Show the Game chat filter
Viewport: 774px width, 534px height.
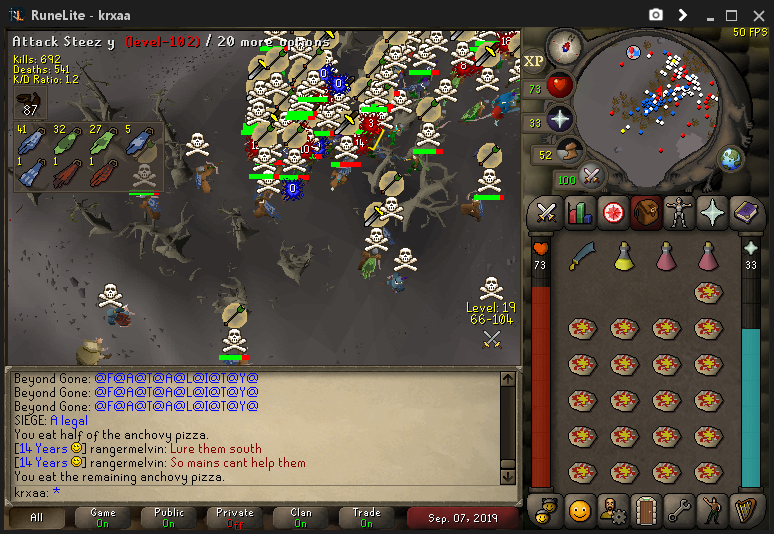click(103, 517)
